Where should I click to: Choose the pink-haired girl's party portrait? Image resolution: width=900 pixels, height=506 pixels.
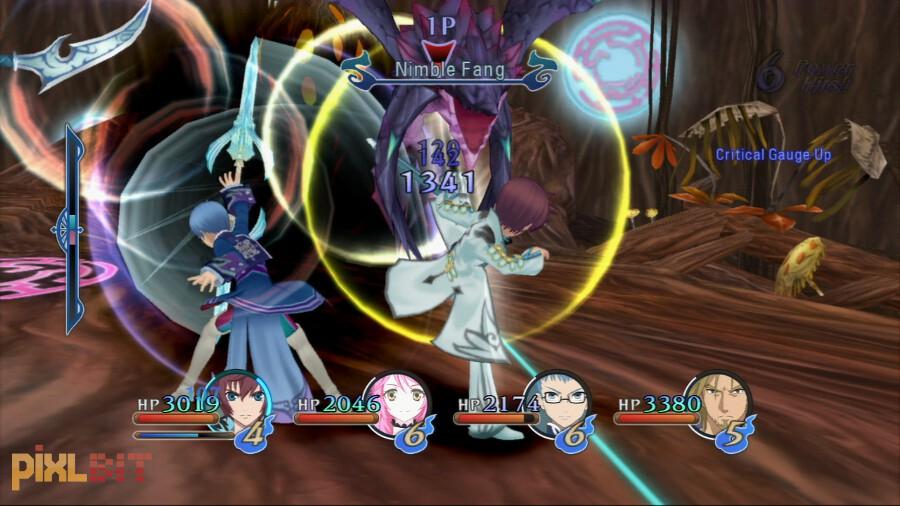click(397, 404)
